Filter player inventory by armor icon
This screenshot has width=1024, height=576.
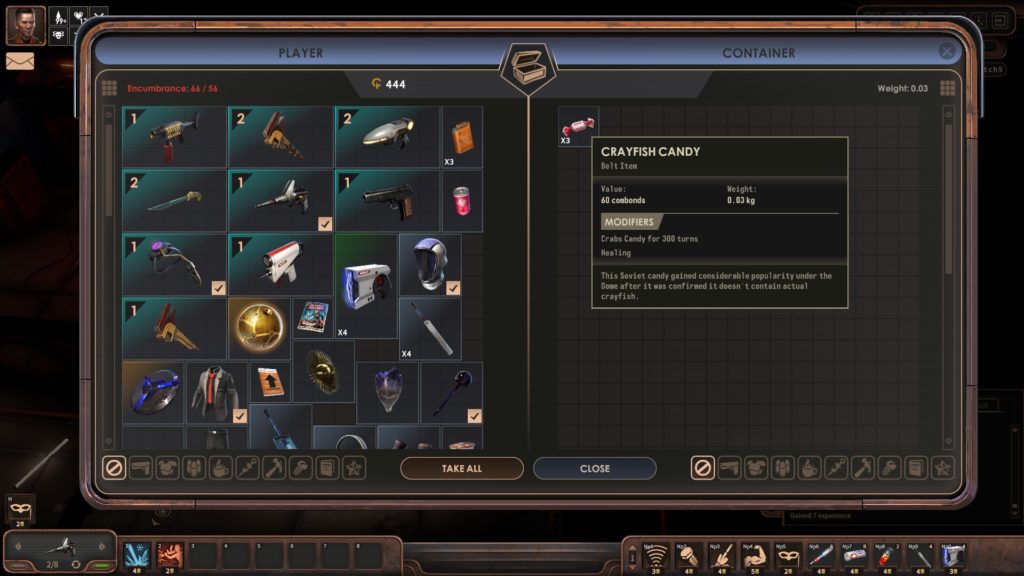tap(167, 467)
